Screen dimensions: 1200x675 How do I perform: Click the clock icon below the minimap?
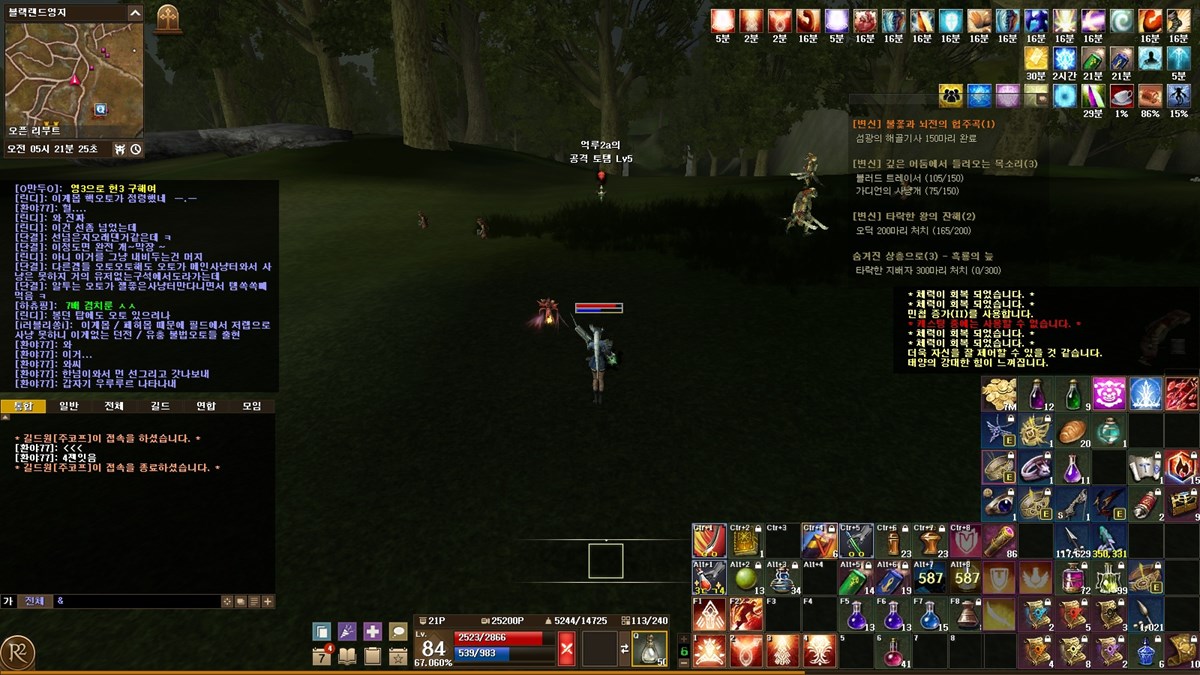(x=135, y=149)
